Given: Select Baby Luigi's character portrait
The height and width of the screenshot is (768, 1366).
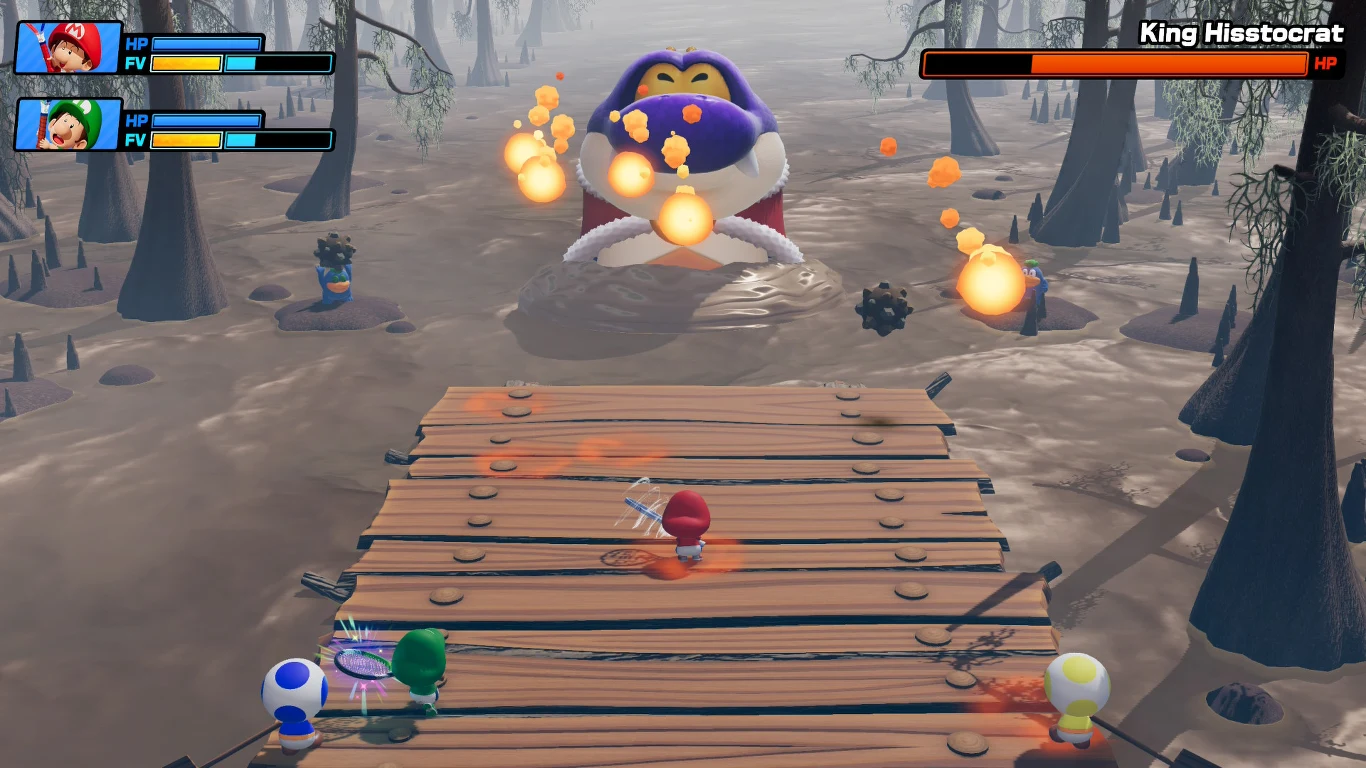Looking at the screenshot, I should 65,127.
